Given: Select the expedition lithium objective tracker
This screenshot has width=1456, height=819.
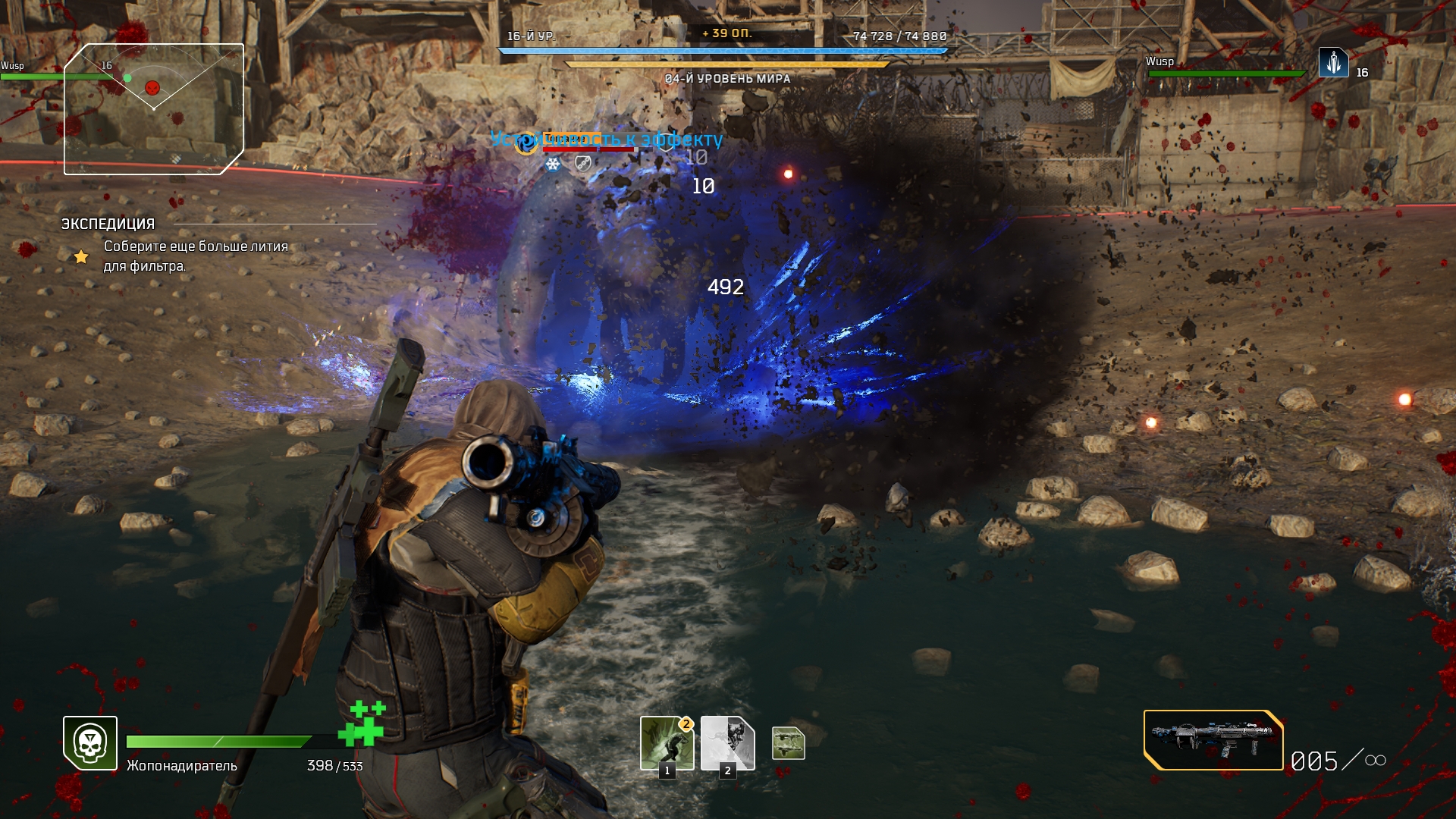Looking at the screenshot, I should [196, 256].
